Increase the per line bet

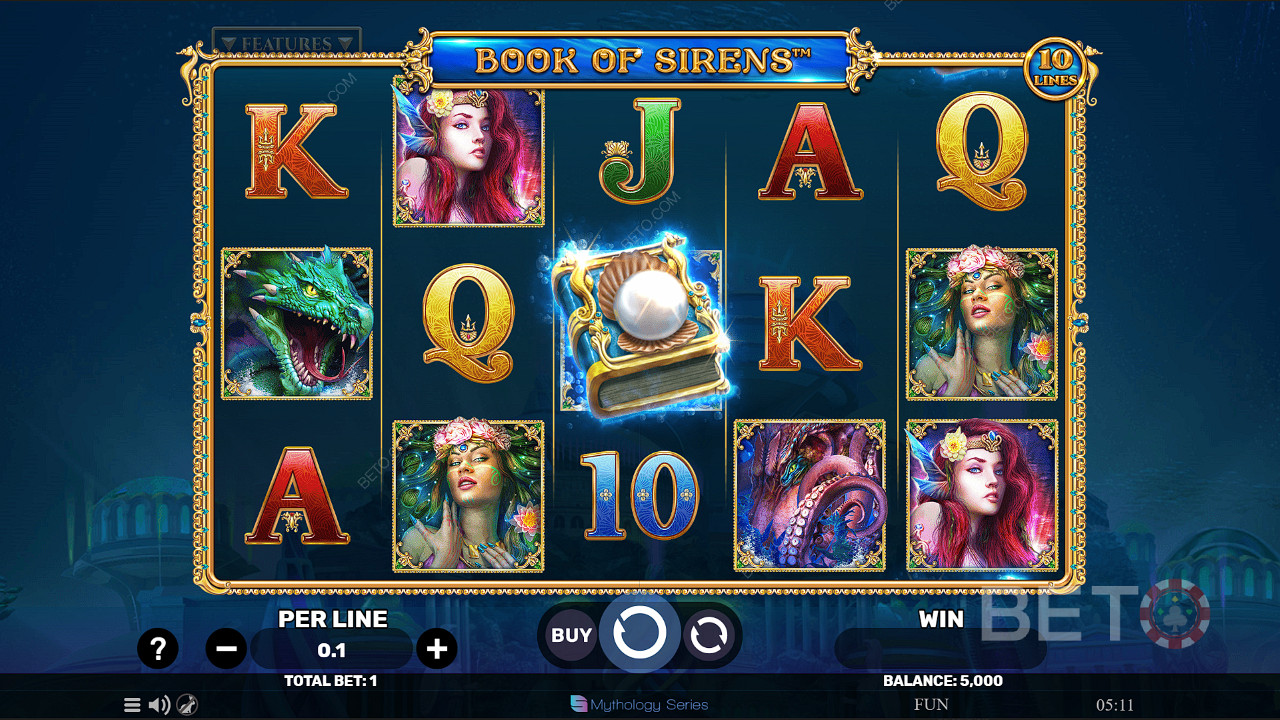(436, 649)
